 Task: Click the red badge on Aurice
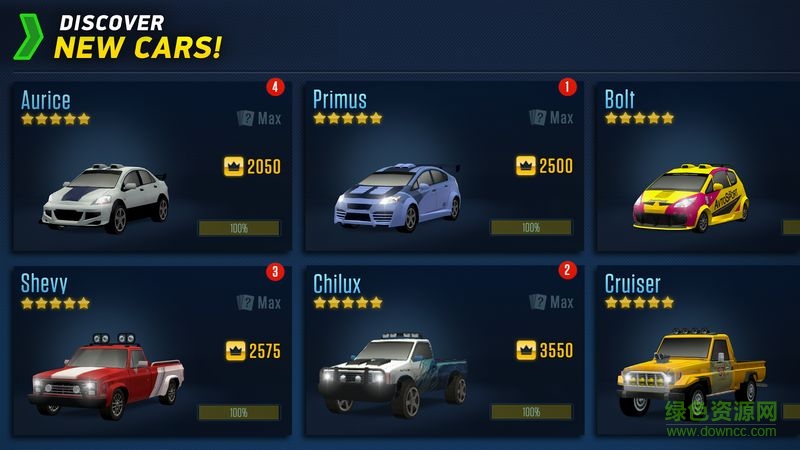pyautogui.click(x=276, y=87)
